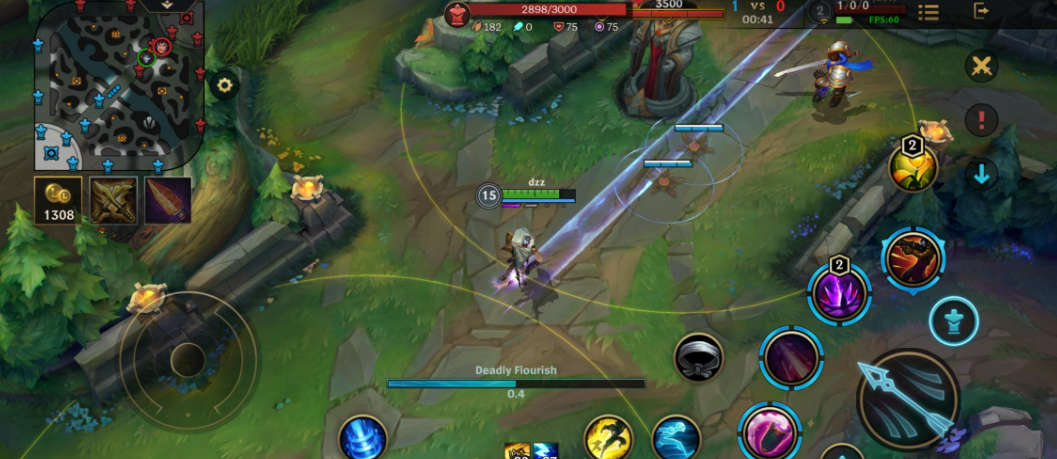Viewport: 1057px width, 459px height.
Task: Send the red exclamation danger ping
Action: click(981, 120)
